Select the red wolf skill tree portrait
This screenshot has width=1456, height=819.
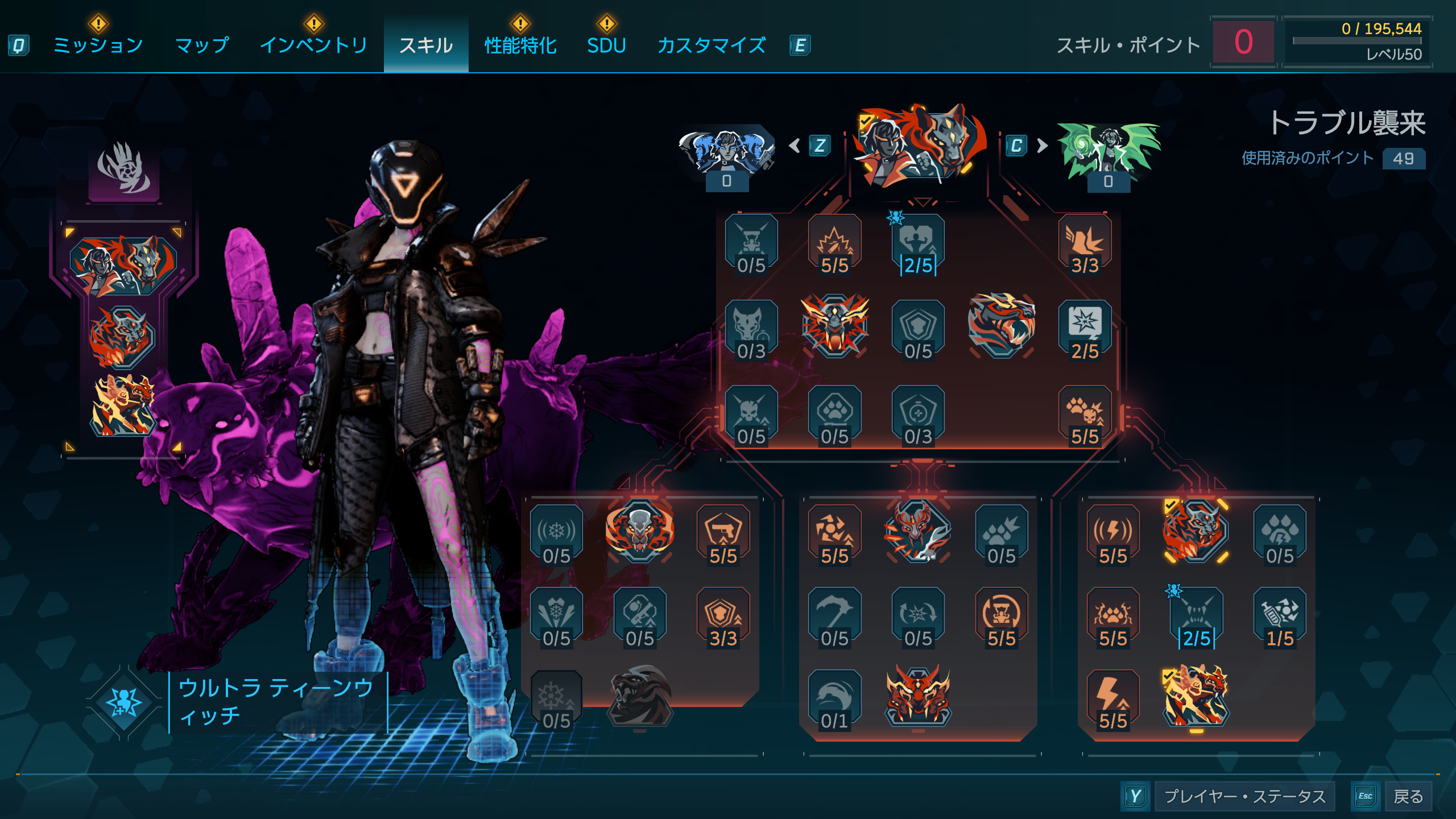[x=920, y=146]
